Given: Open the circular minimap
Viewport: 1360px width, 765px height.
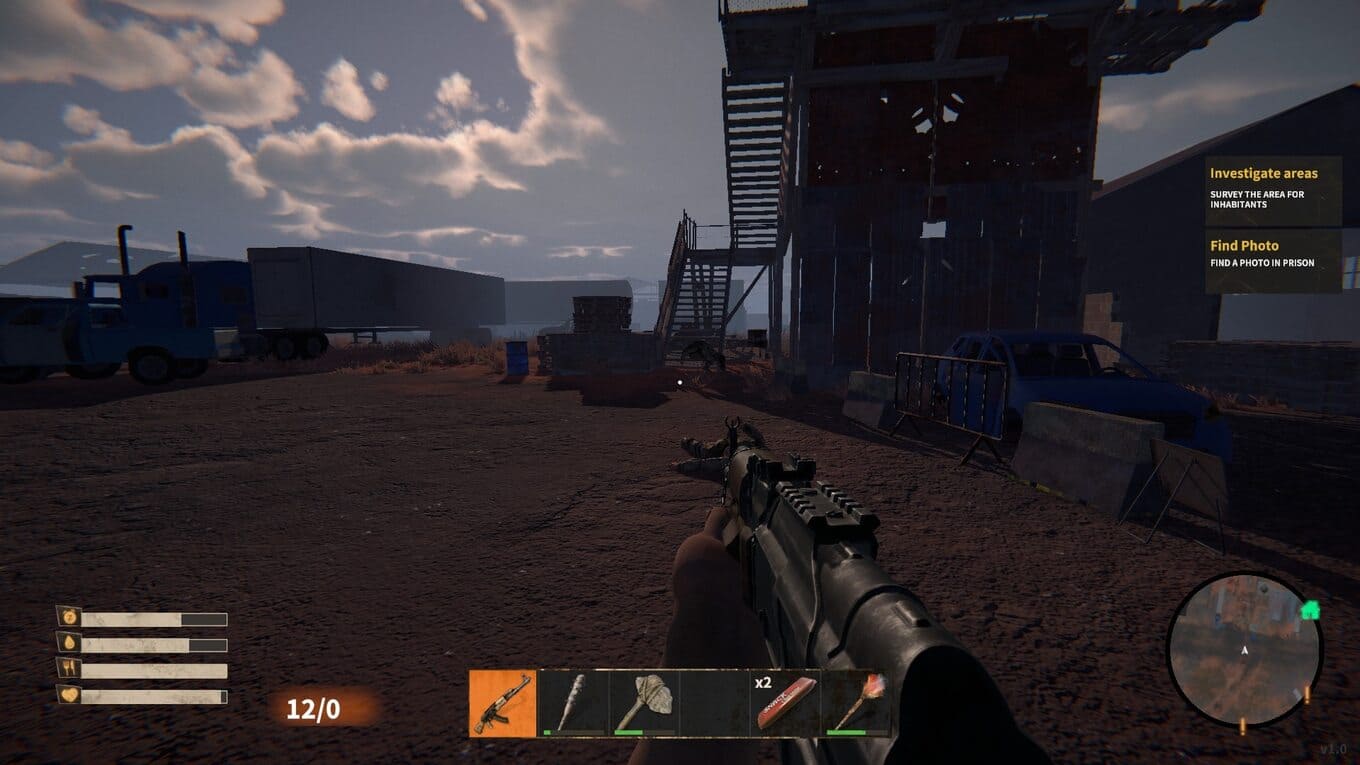Looking at the screenshot, I should [1244, 650].
